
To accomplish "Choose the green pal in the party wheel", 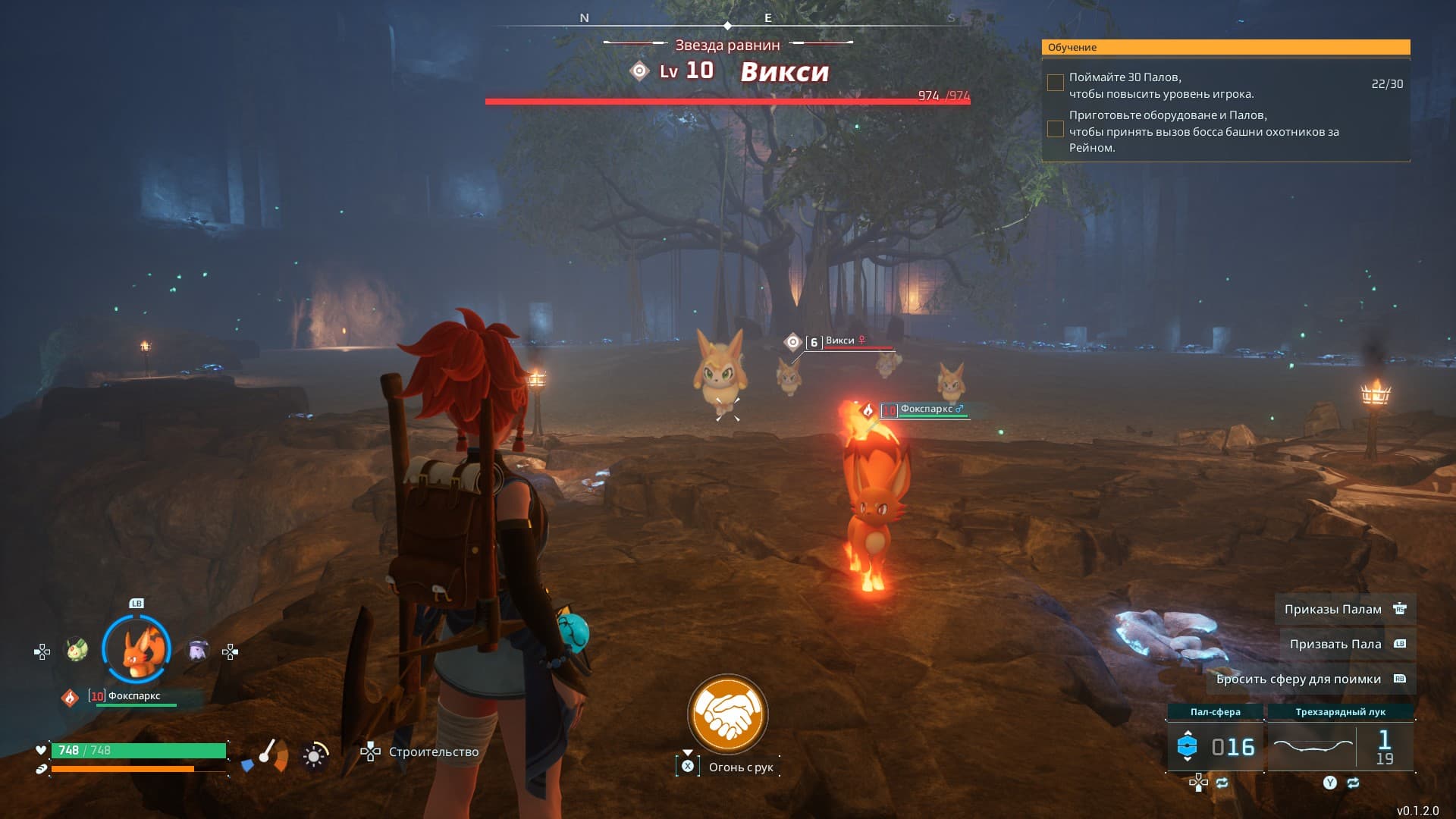I will (77, 650).
